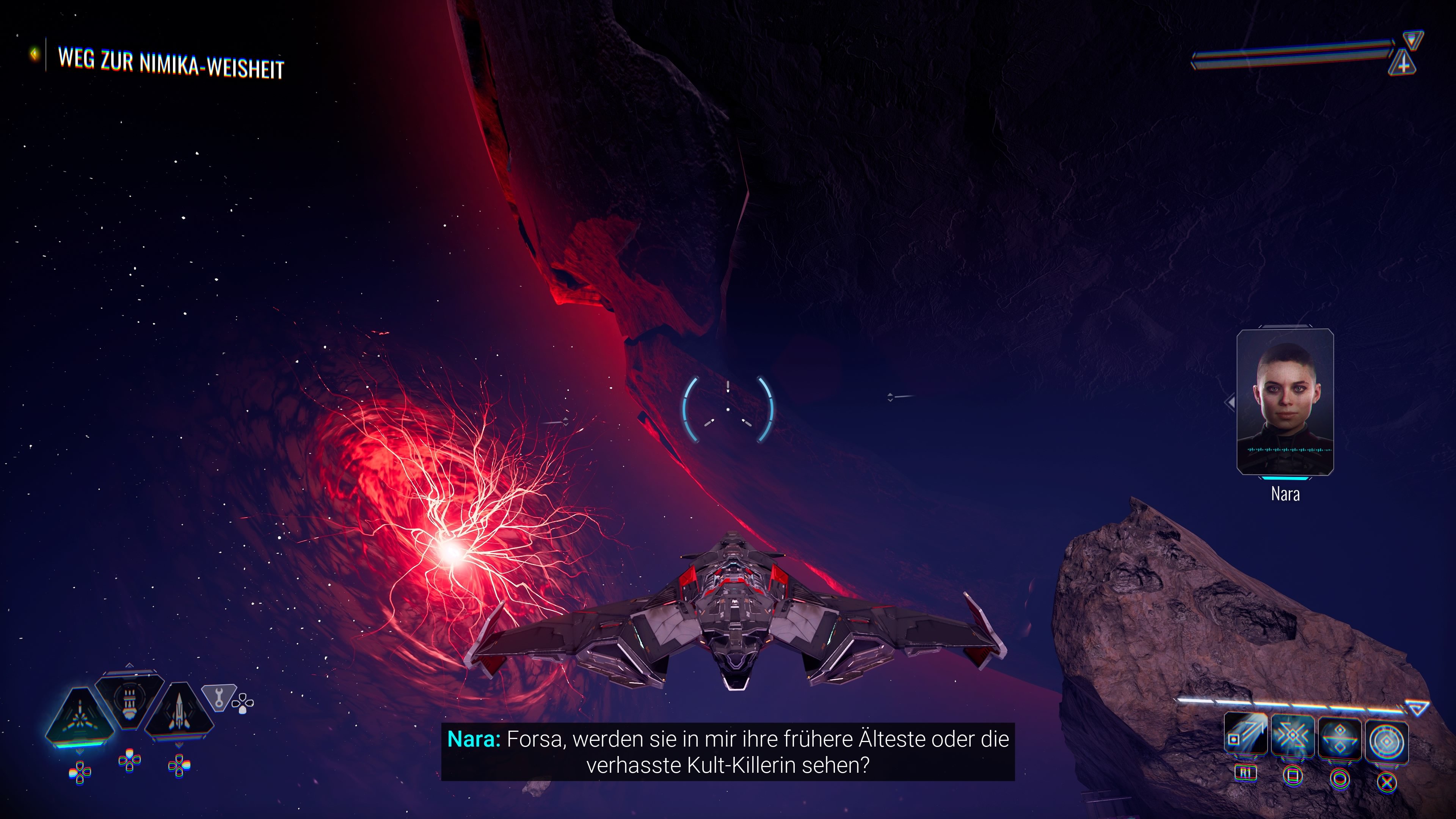
Task: Activate the first ability icon above R1
Action: pyautogui.click(x=1246, y=735)
